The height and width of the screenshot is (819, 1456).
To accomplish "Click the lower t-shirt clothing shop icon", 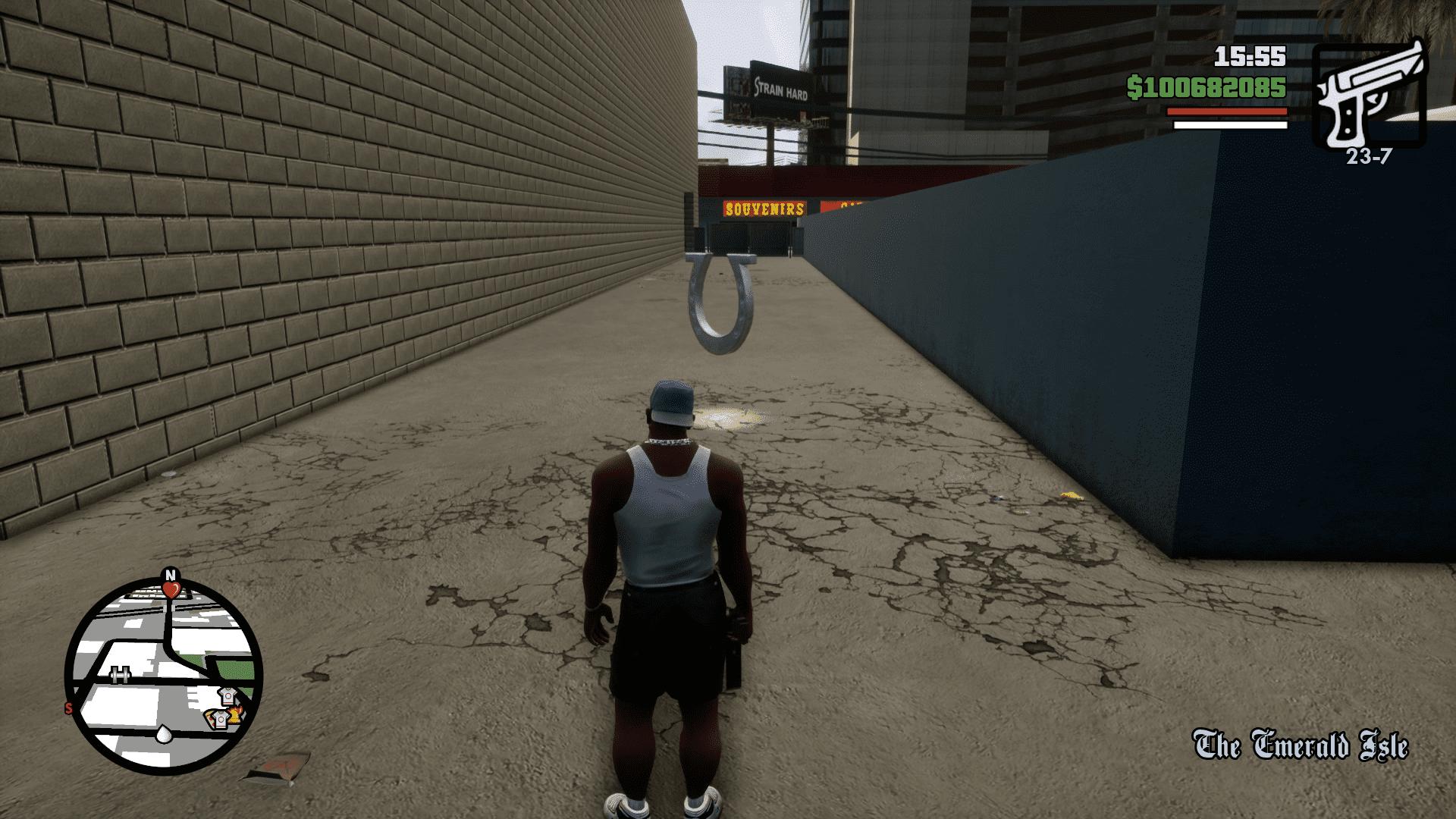I will point(221,719).
